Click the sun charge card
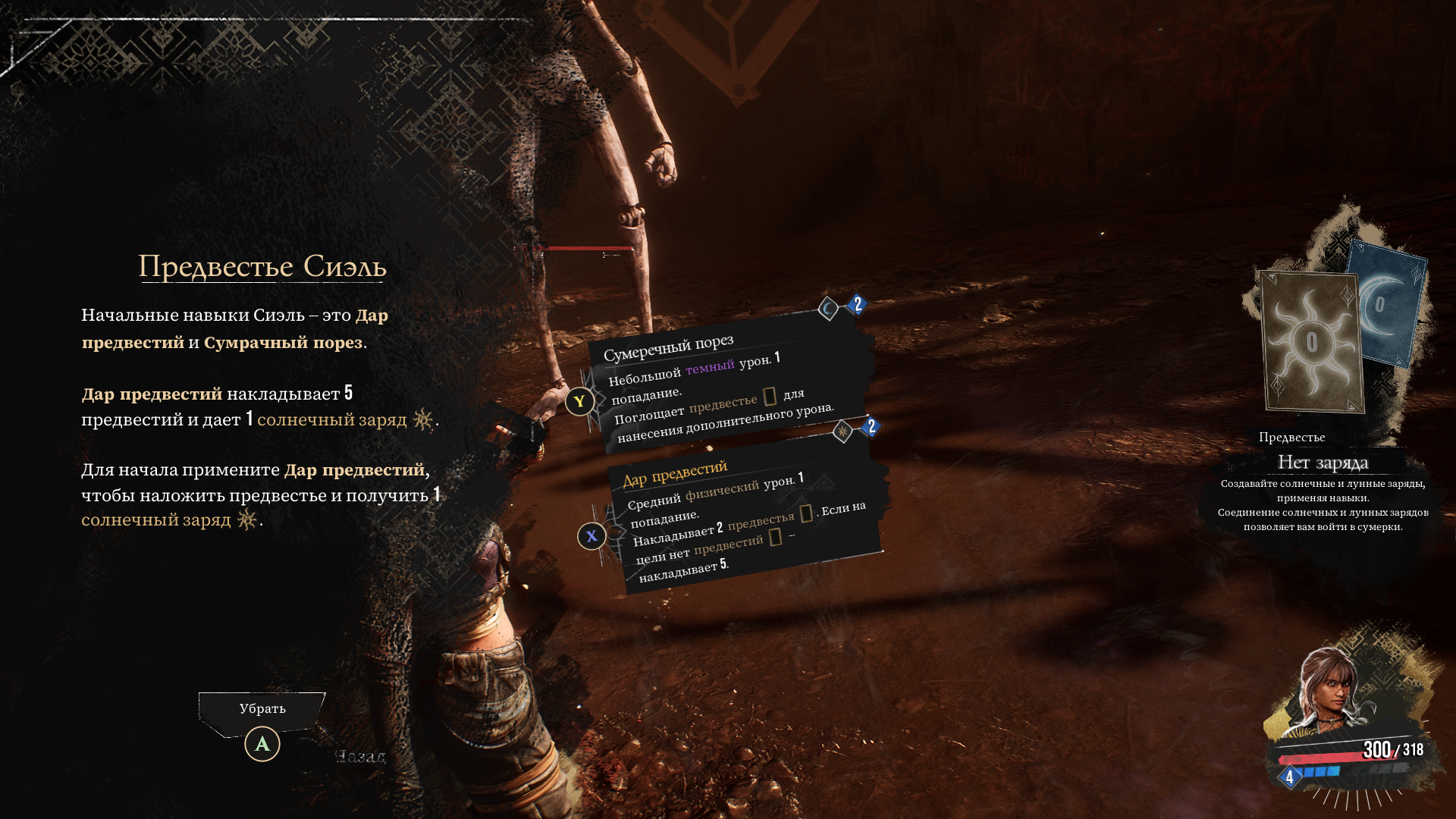The image size is (1456, 819). click(x=1311, y=342)
